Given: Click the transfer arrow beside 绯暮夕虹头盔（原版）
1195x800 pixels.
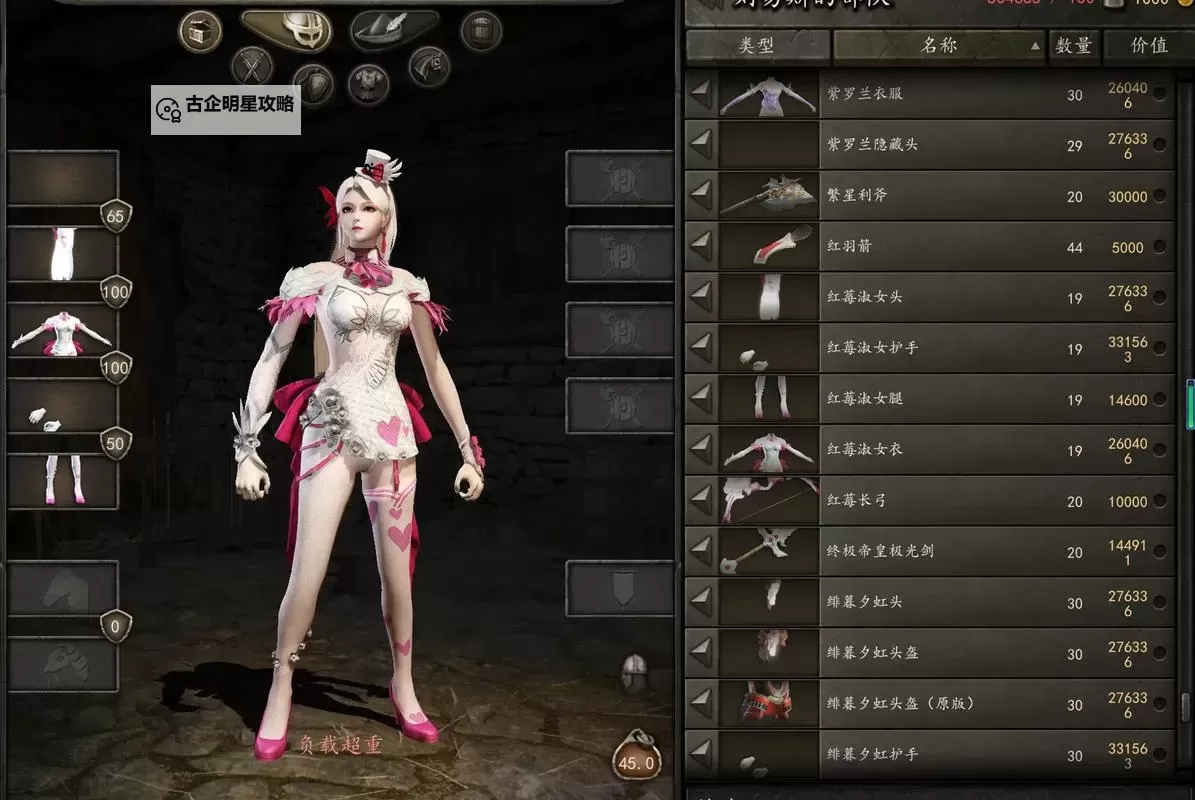Looking at the screenshot, I should point(701,704).
